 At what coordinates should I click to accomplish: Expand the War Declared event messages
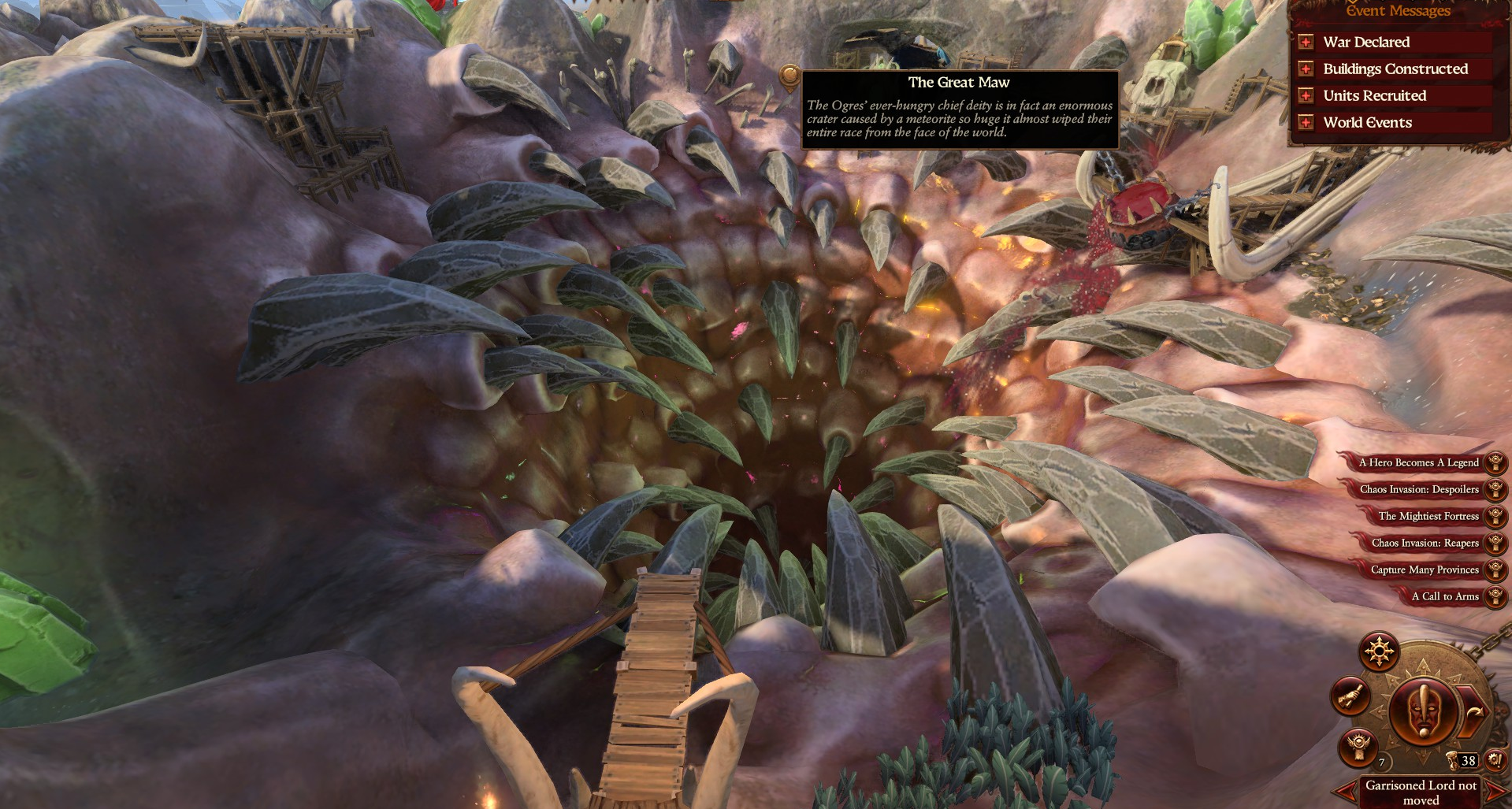coord(1306,43)
